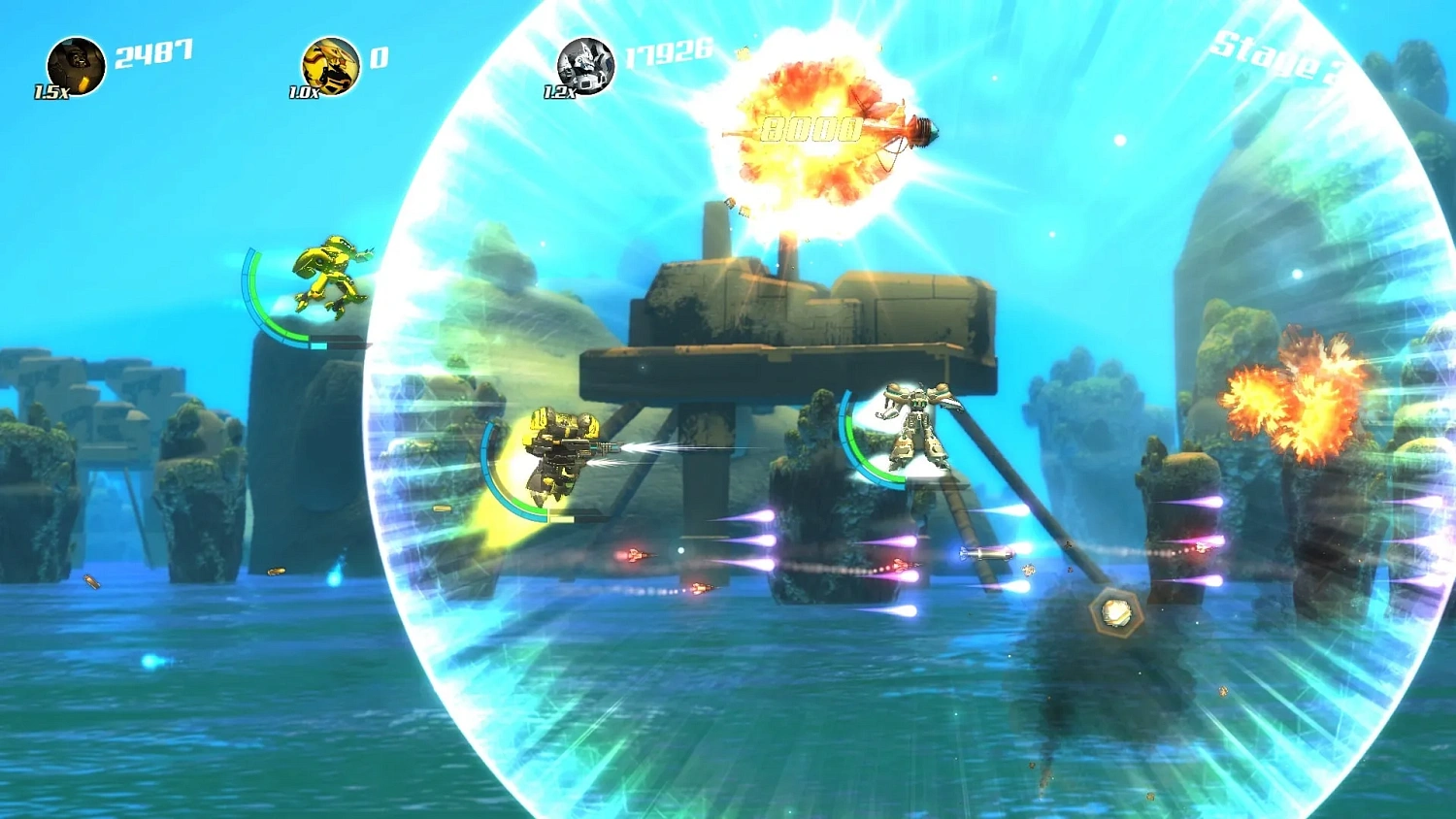Image resolution: width=1456 pixels, height=819 pixels.
Task: Select the first player's dark mech portrait
Action: coord(76,65)
